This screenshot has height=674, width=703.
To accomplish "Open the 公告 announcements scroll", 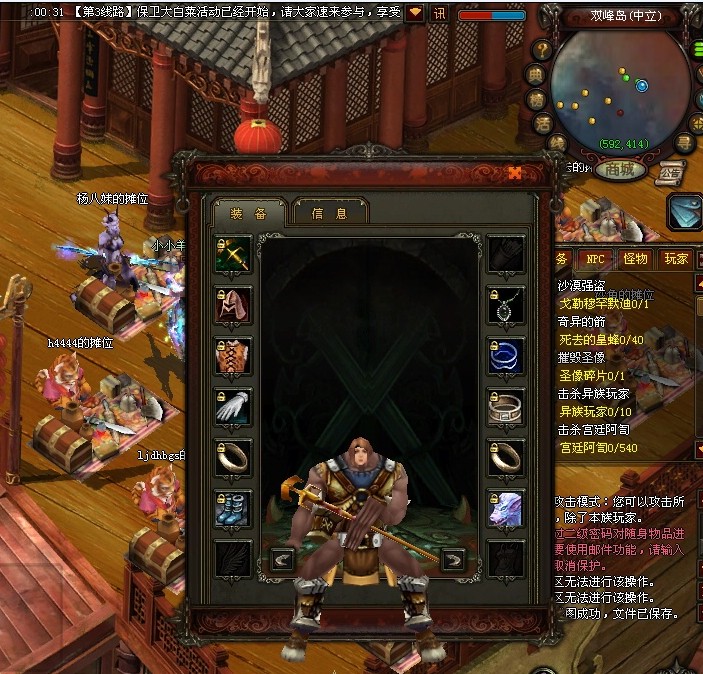I will click(670, 171).
